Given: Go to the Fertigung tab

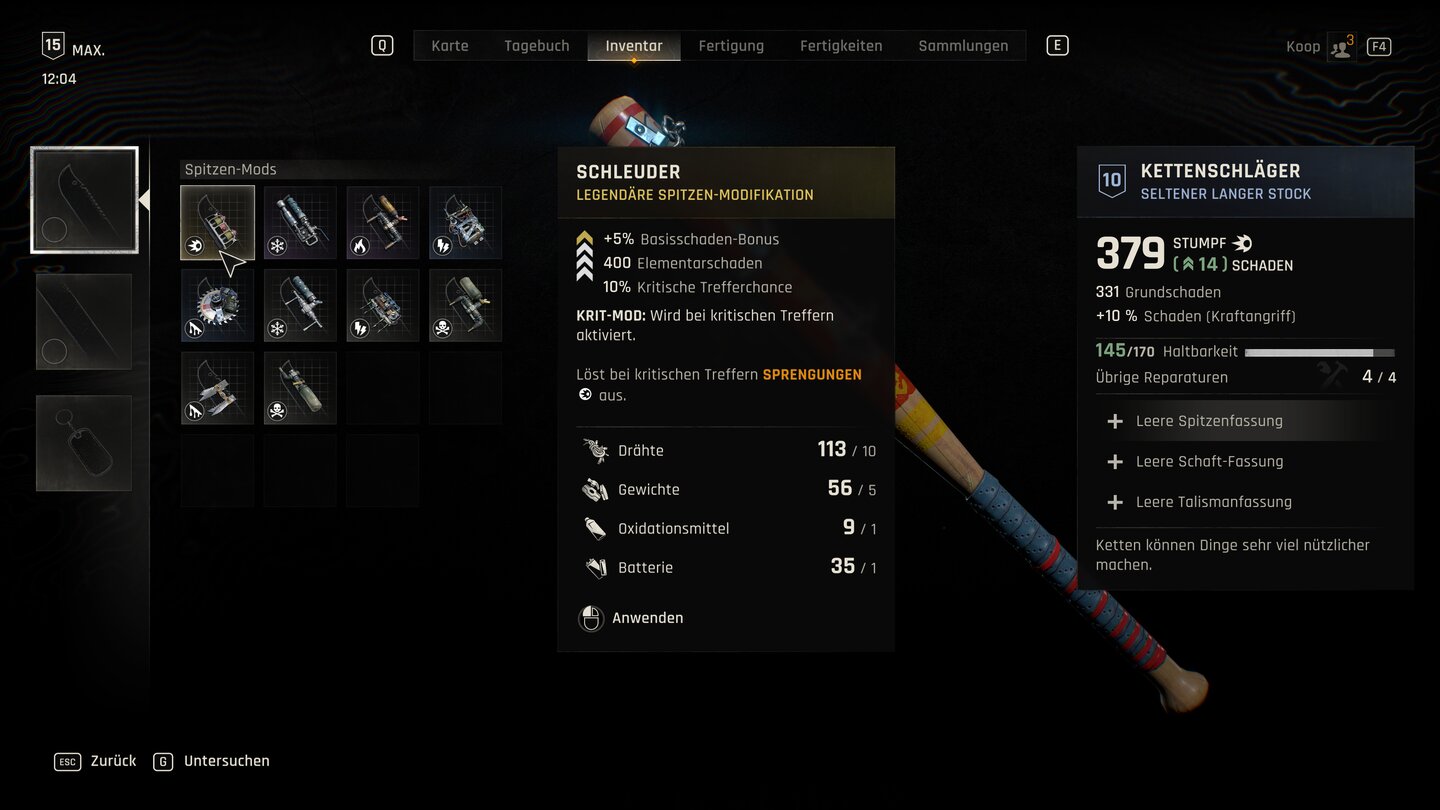Looking at the screenshot, I should 731,46.
